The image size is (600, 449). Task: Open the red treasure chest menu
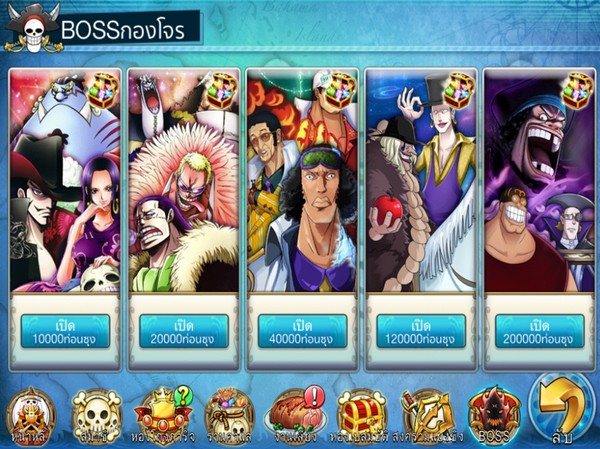(x=361, y=413)
